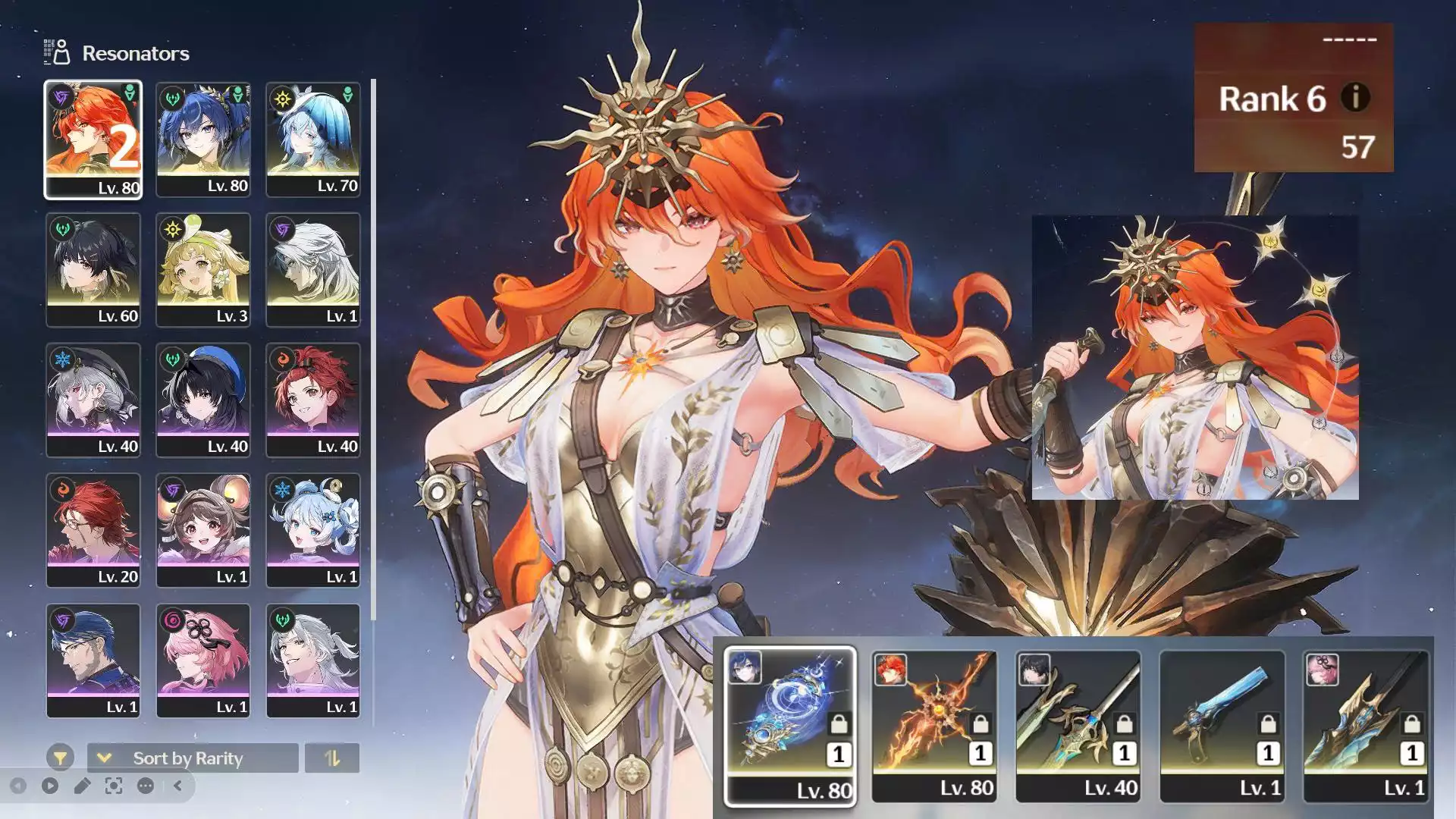Image resolution: width=1456 pixels, height=819 pixels.
Task: Click the pencil edit icon in the overlay toolbar
Action: pyautogui.click(x=82, y=786)
